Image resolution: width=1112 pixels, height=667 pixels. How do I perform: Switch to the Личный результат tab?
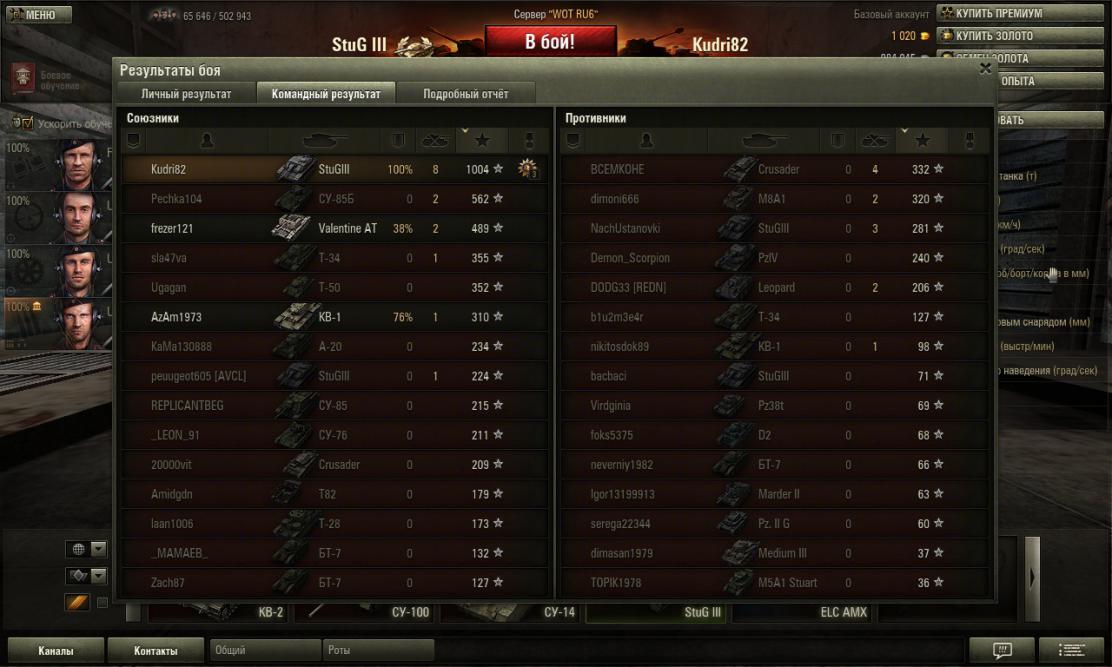point(186,94)
